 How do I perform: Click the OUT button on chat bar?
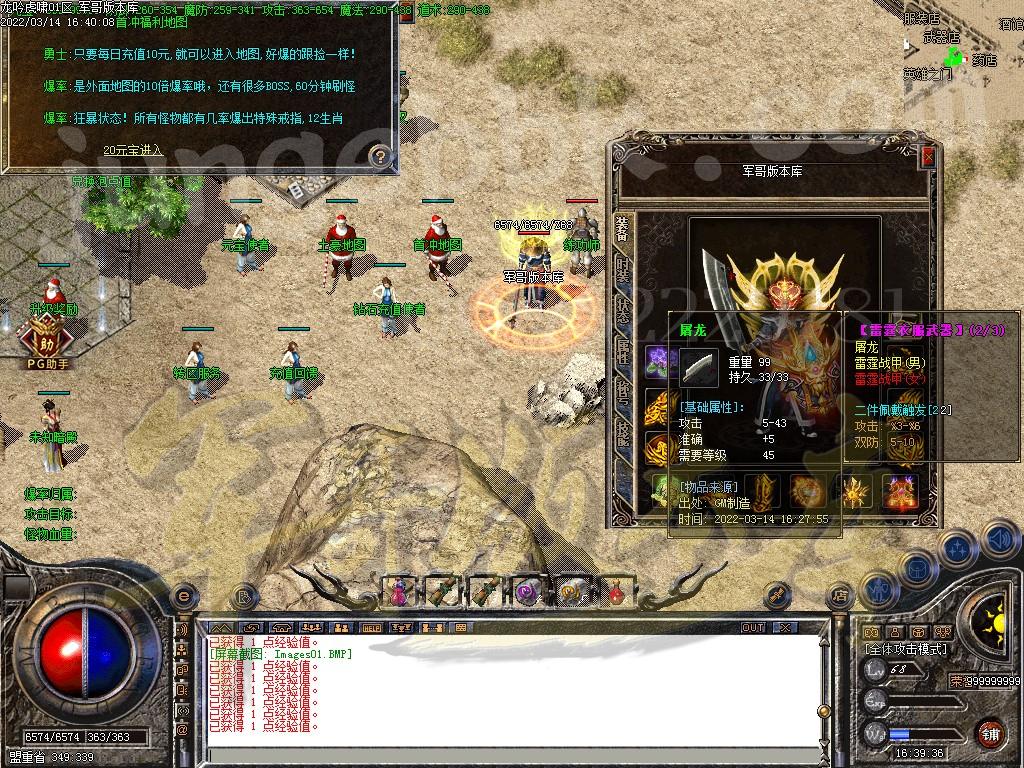coord(753,627)
